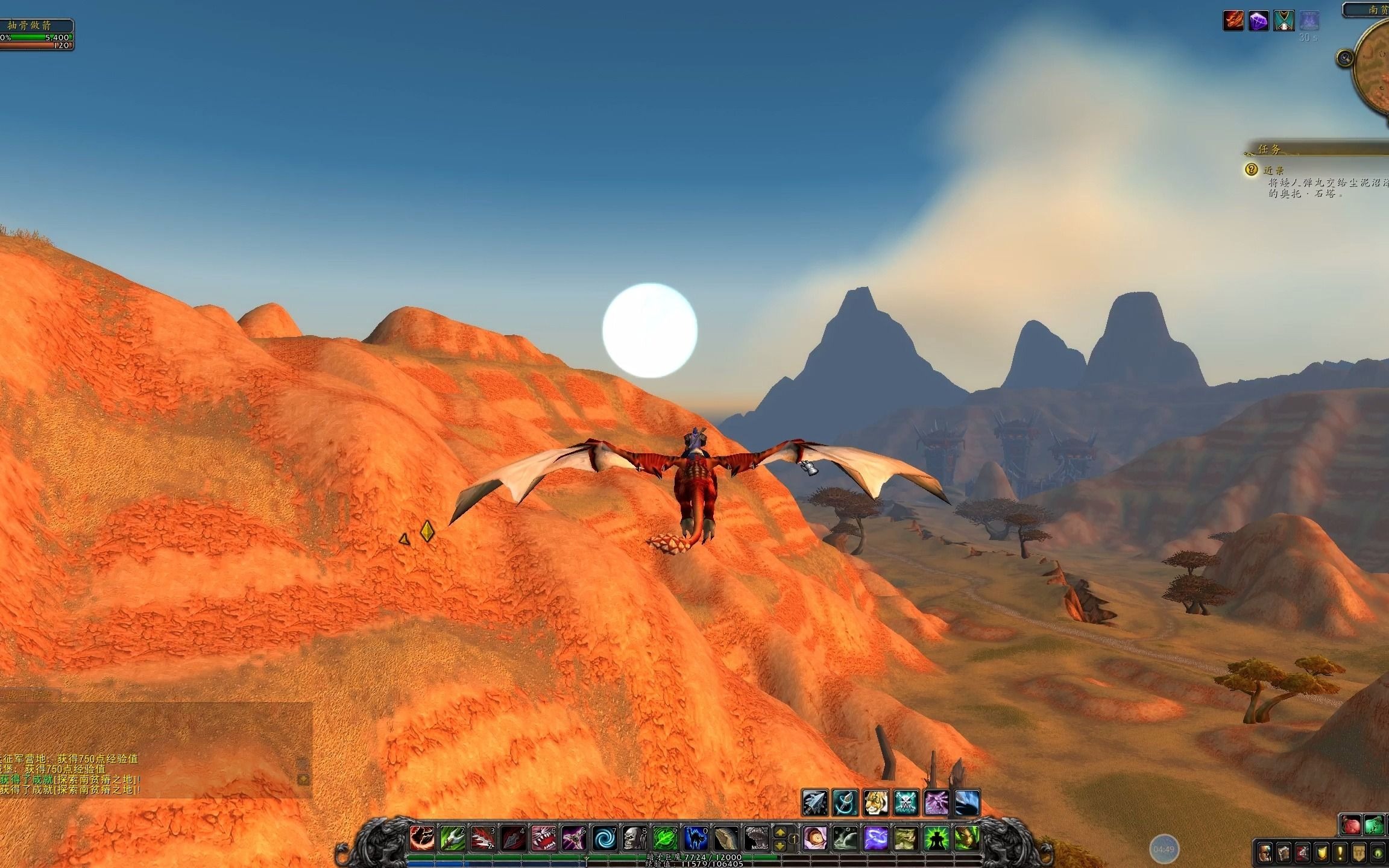Screen dimensions: 1389x868
Task: Select the 近亲 quest in the tracker
Action: tap(1274, 170)
